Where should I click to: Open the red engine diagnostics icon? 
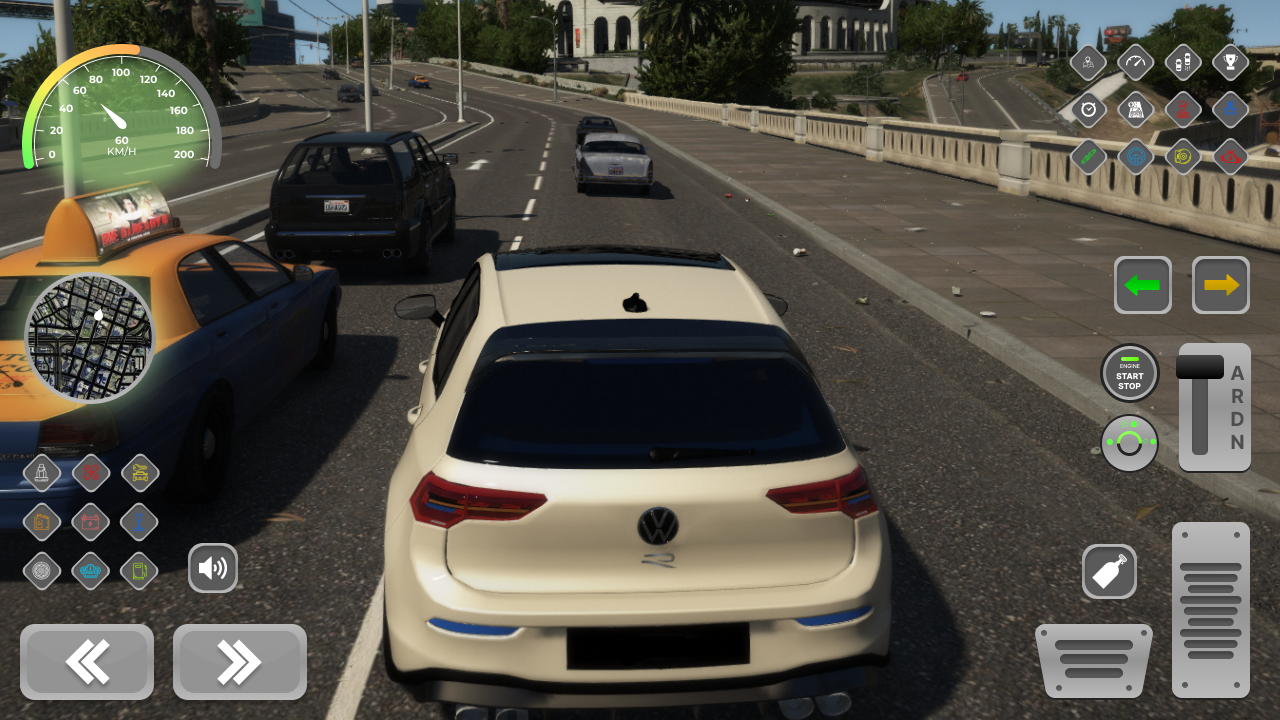point(1230,157)
